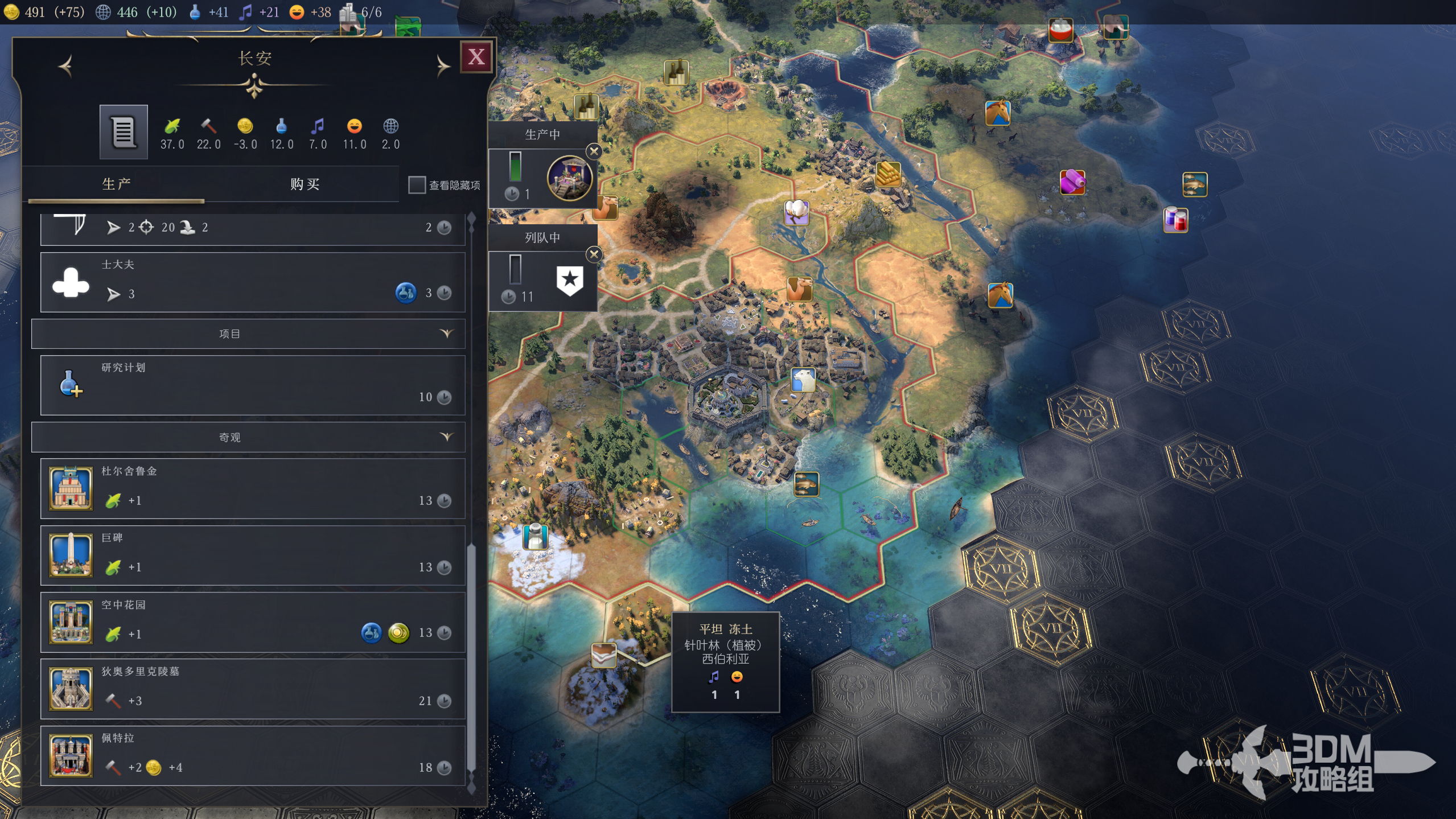Queue the 空中花园 wonder

click(x=252, y=622)
